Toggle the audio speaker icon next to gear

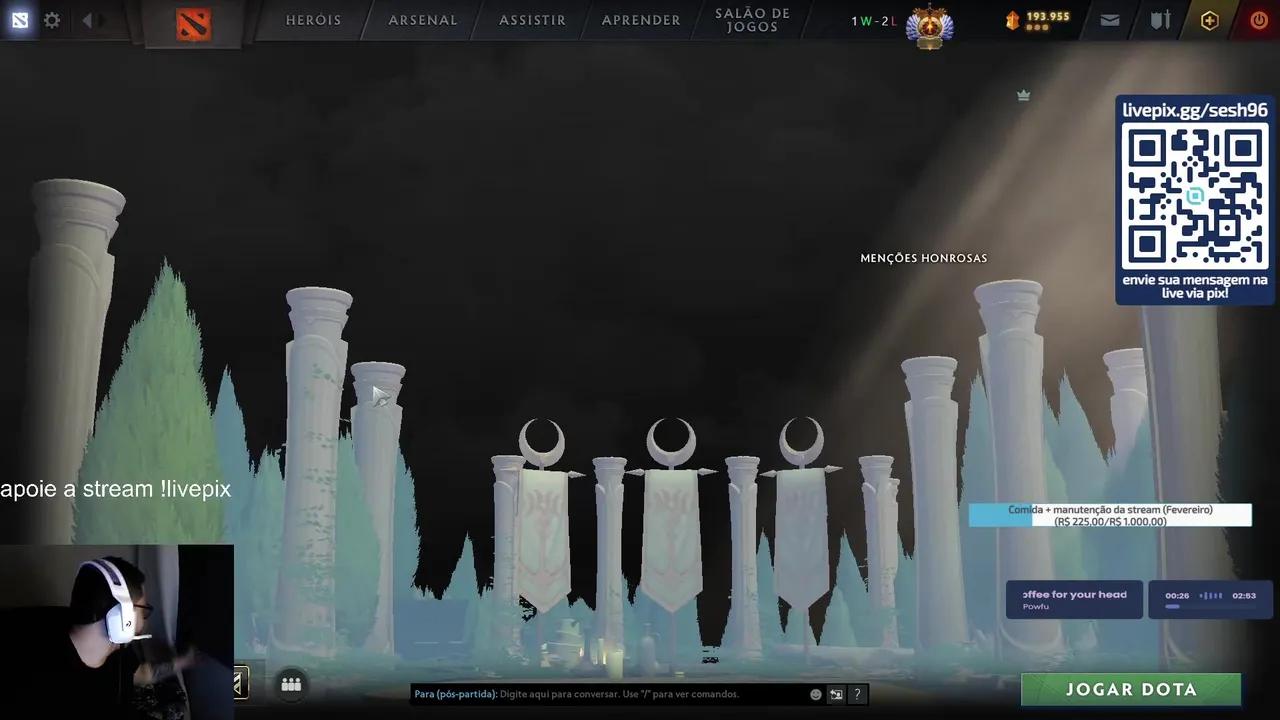[x=91, y=20]
